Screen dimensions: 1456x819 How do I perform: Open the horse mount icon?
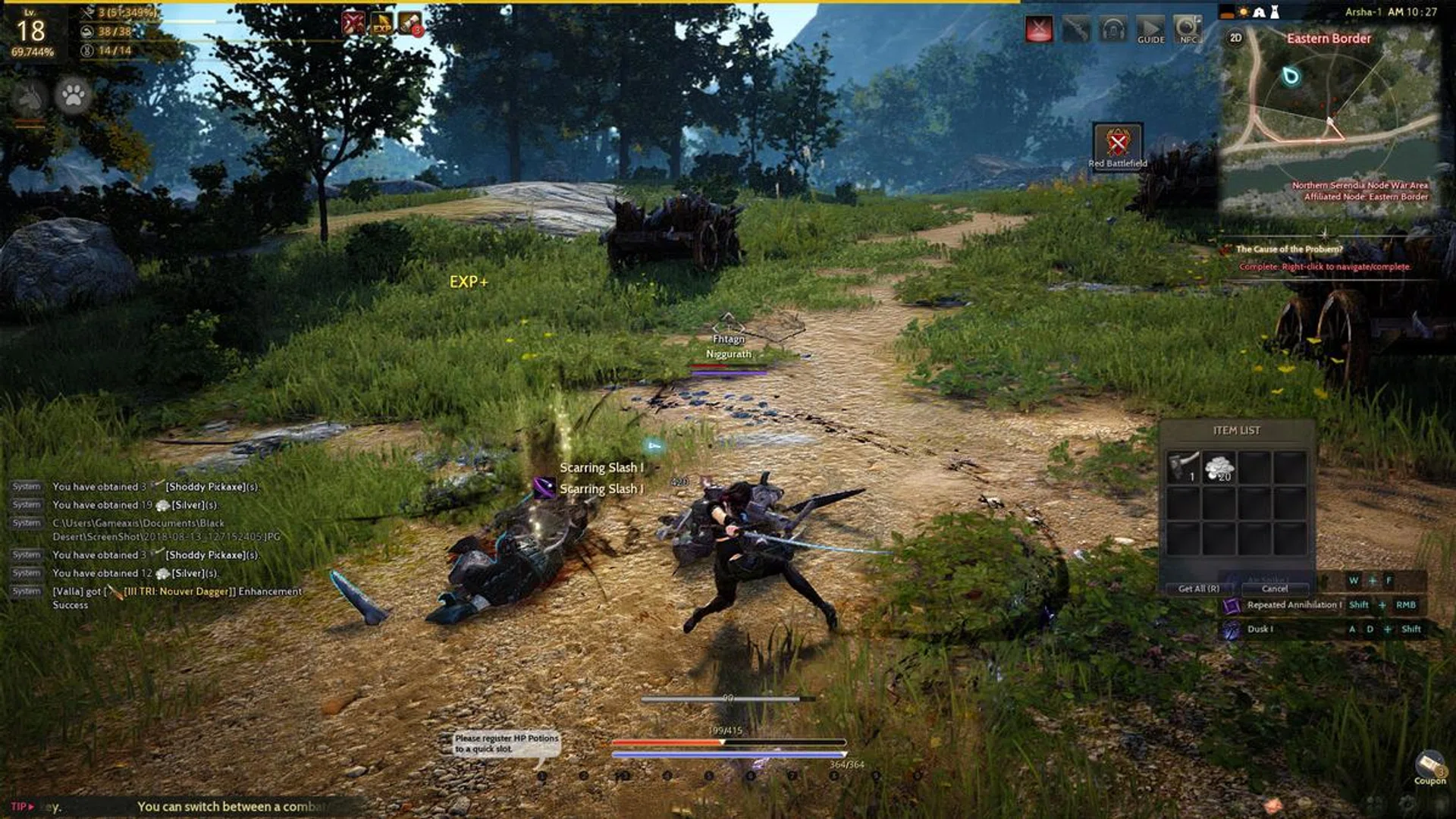(29, 97)
